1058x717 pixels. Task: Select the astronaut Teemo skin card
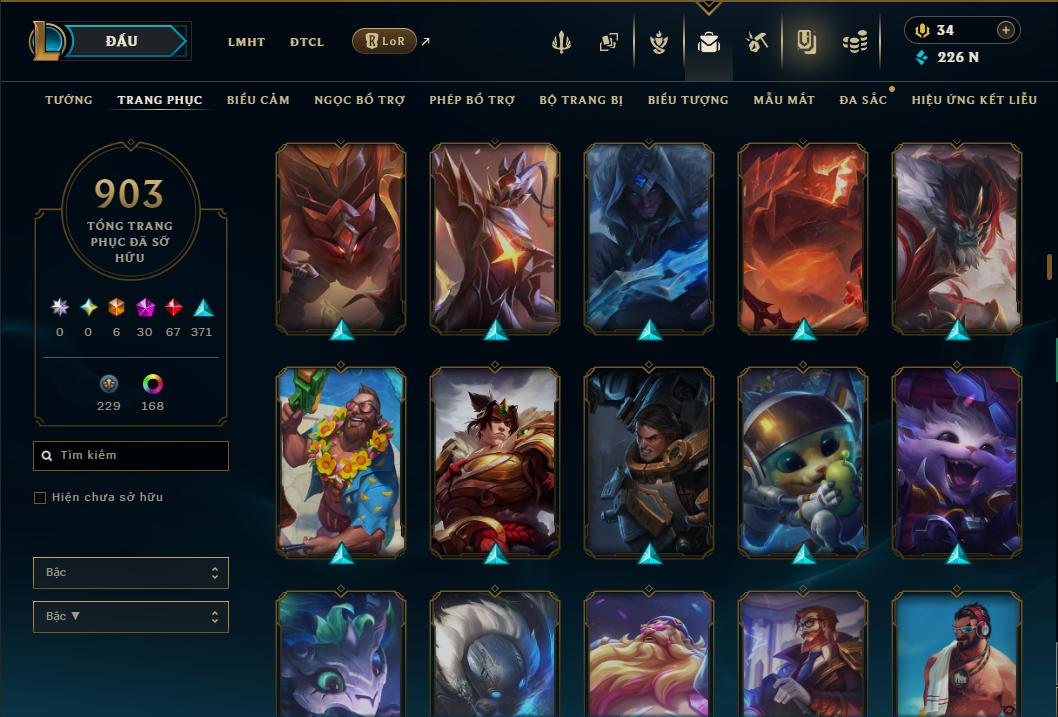click(803, 462)
